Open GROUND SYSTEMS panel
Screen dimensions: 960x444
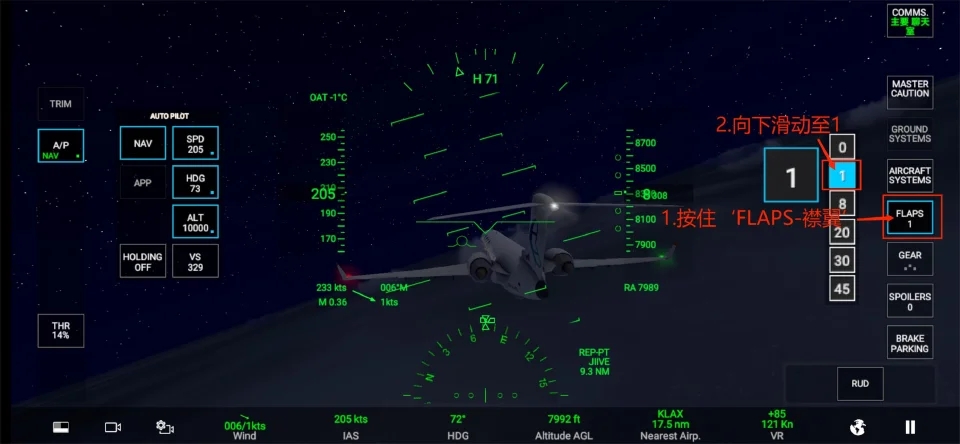click(x=909, y=134)
